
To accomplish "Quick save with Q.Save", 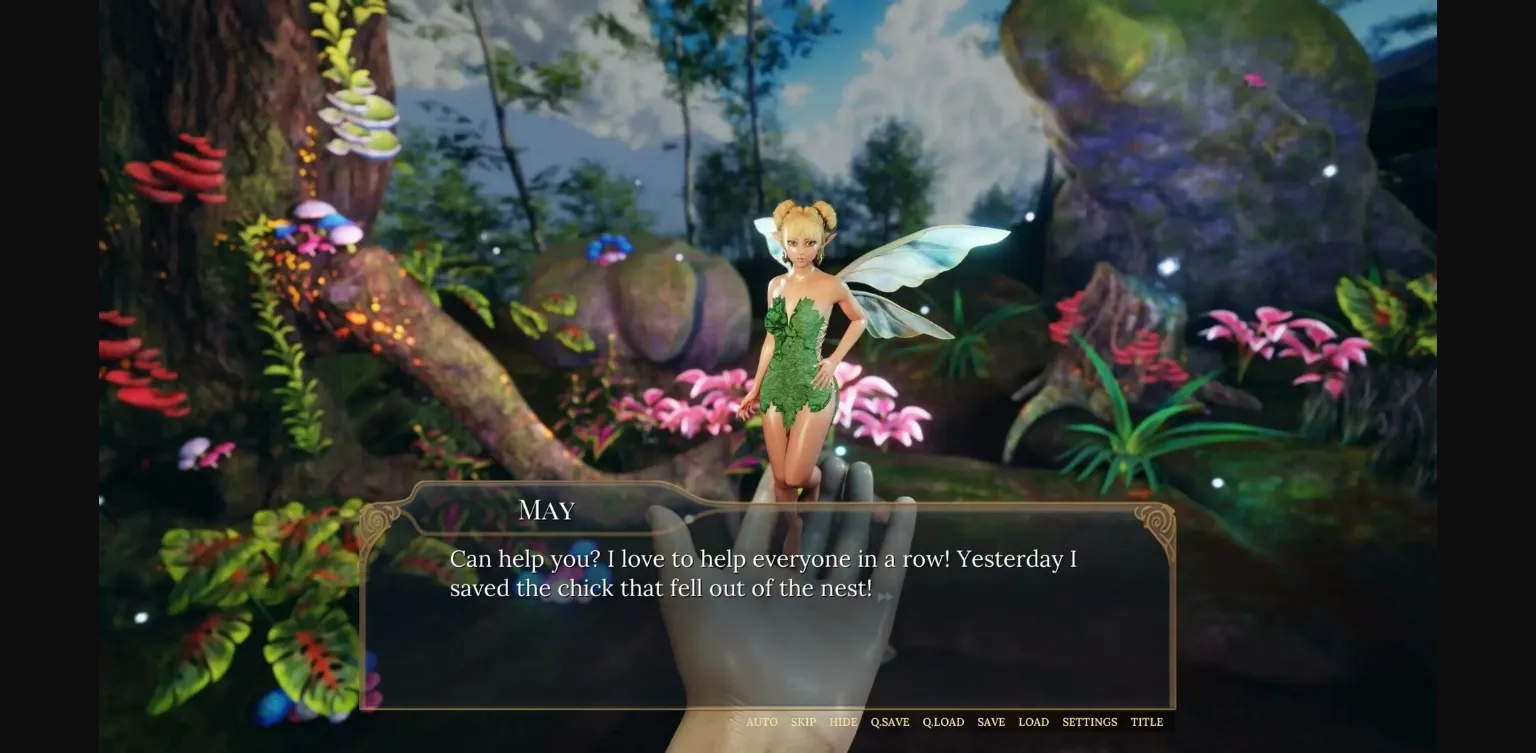I will pos(889,722).
